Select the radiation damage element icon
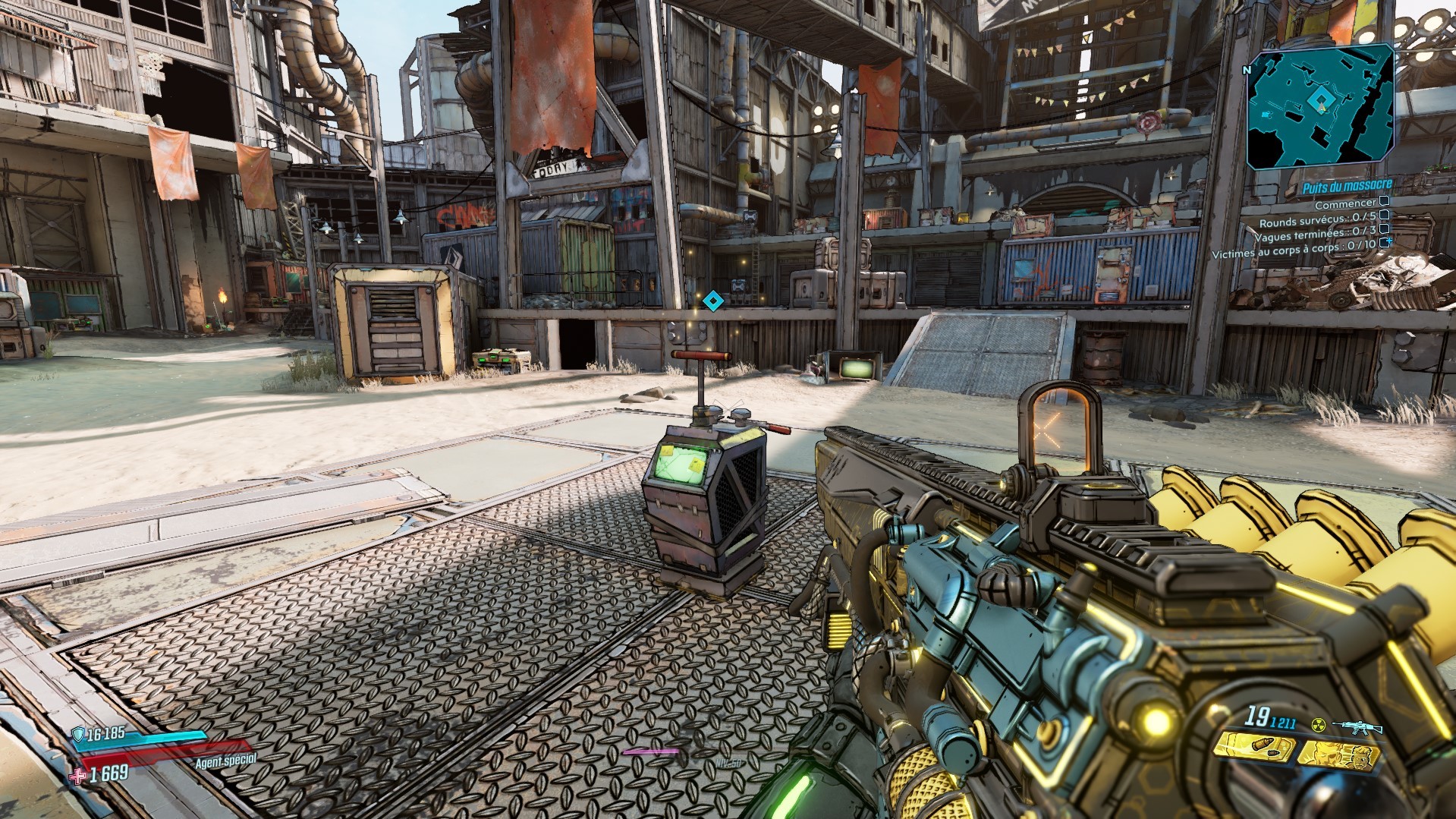Image resolution: width=1456 pixels, height=819 pixels. tap(1319, 725)
